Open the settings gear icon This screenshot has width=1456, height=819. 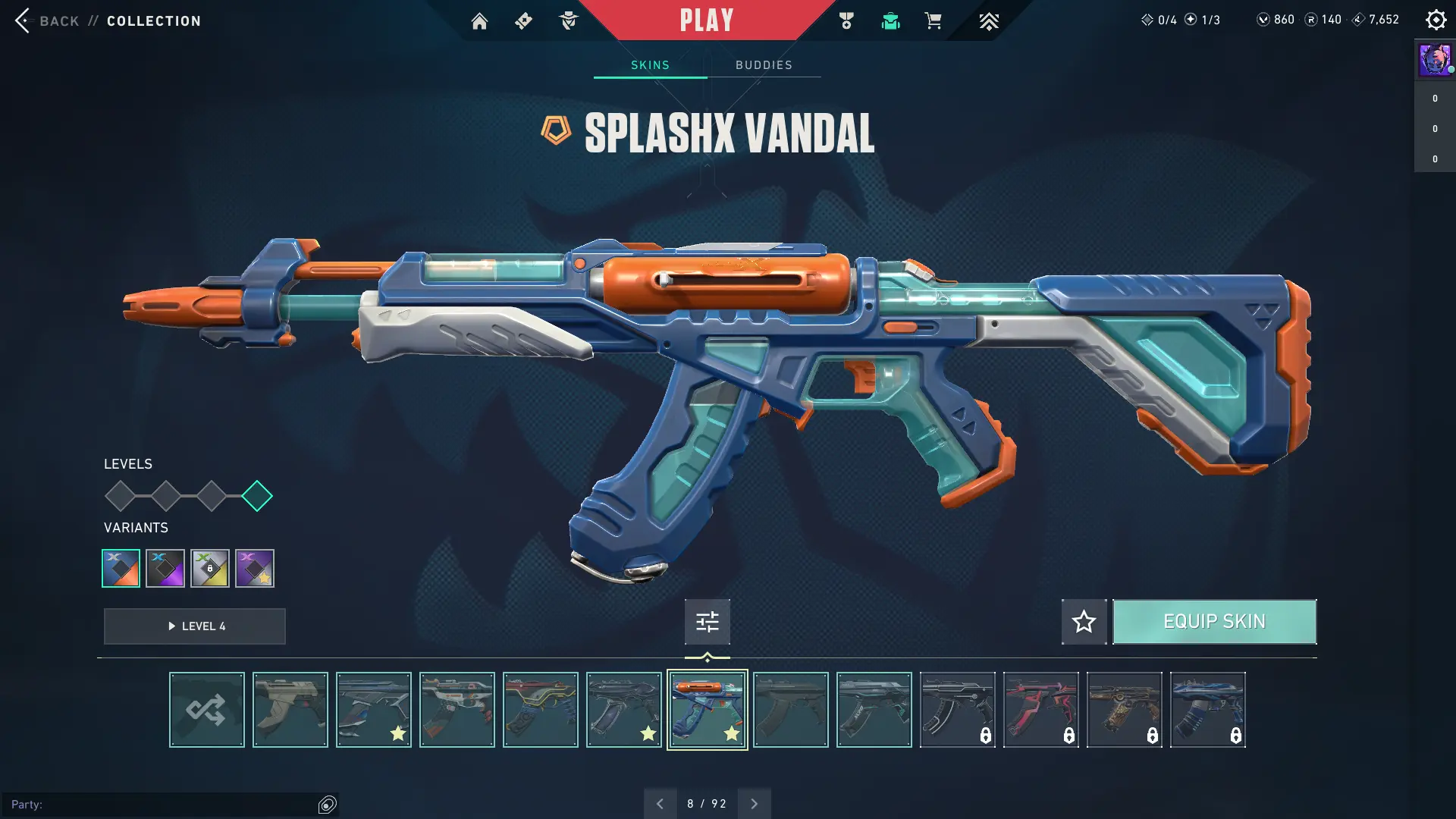(1436, 20)
